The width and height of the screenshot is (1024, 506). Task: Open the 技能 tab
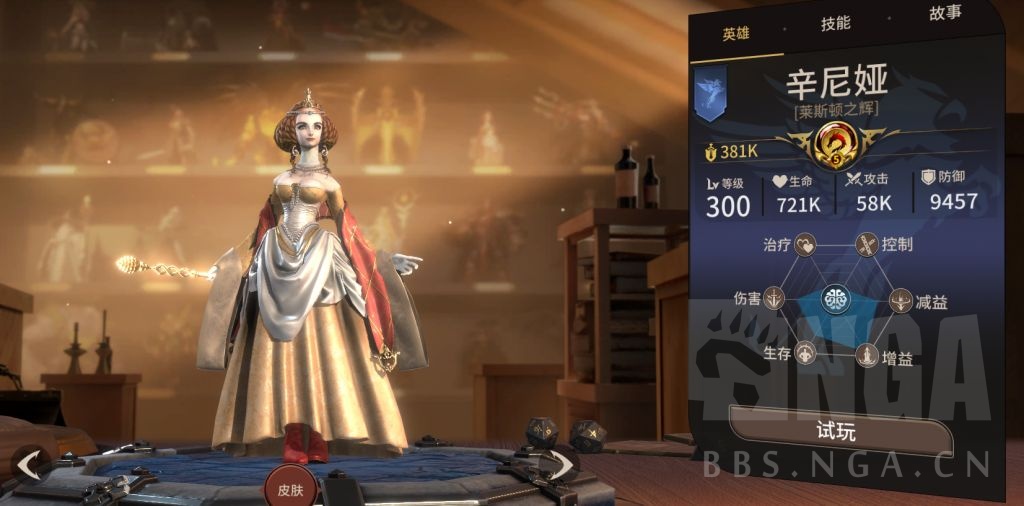[835, 23]
